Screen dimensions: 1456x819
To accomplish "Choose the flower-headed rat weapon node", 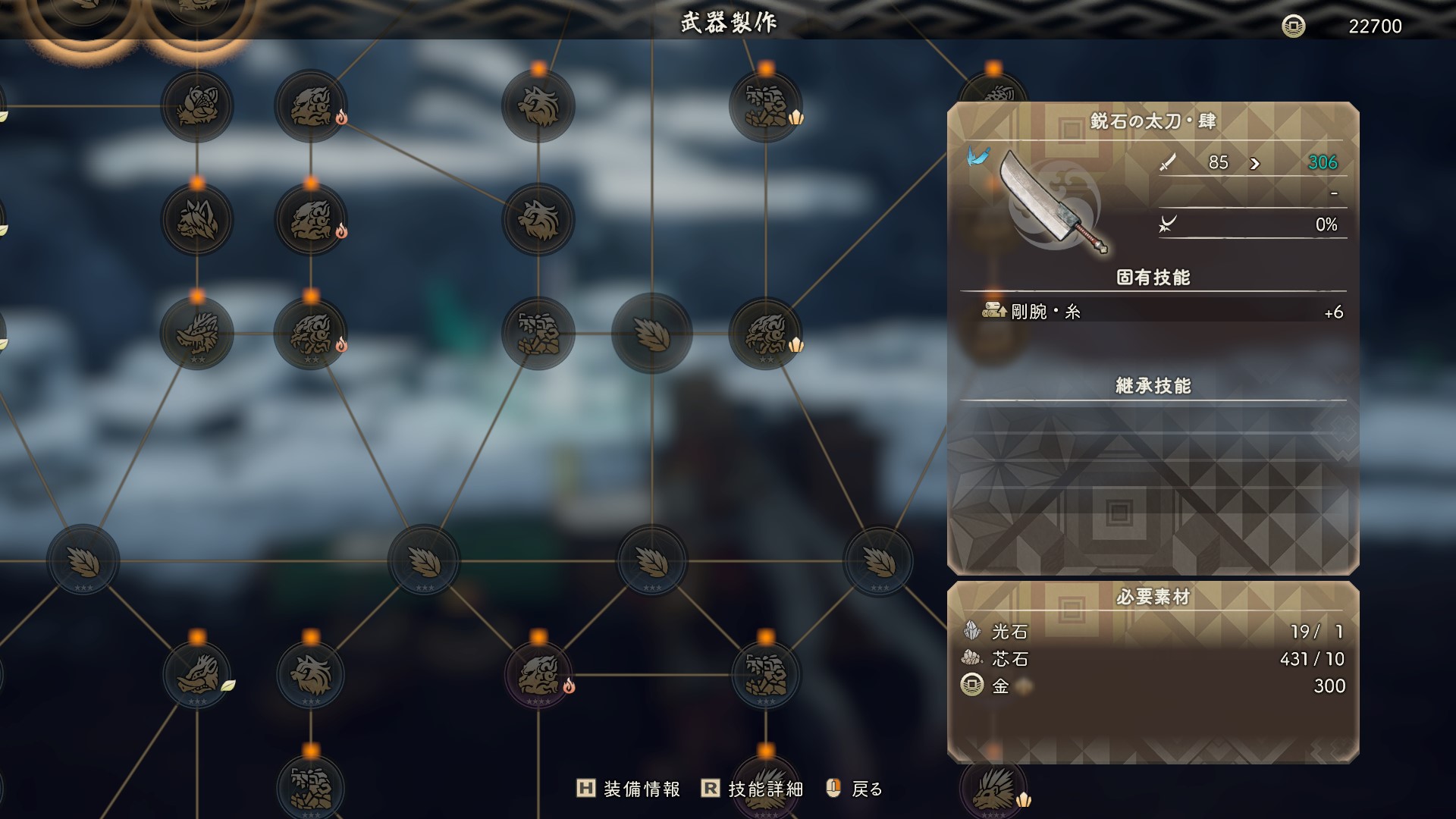I will (197, 105).
